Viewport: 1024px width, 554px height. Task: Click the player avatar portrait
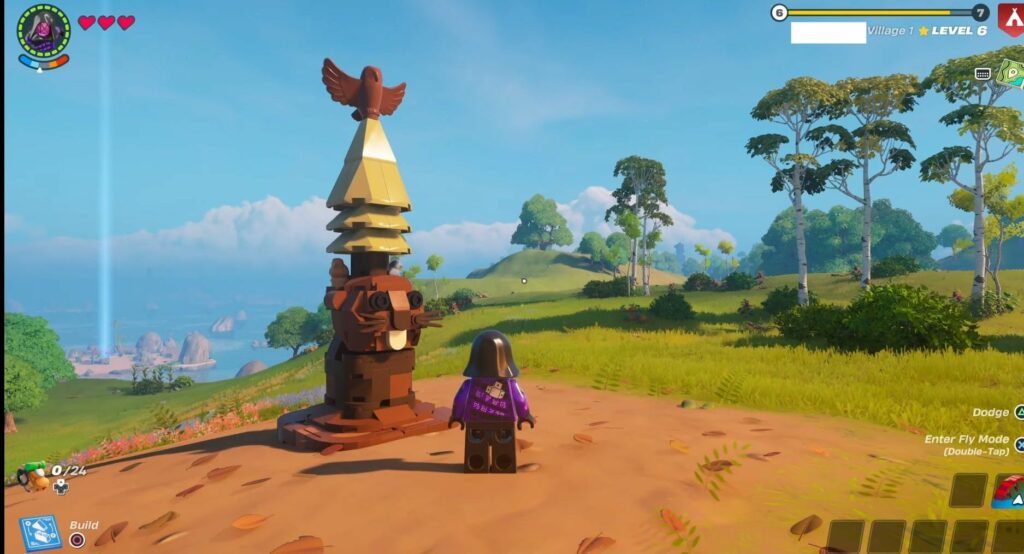click(43, 28)
